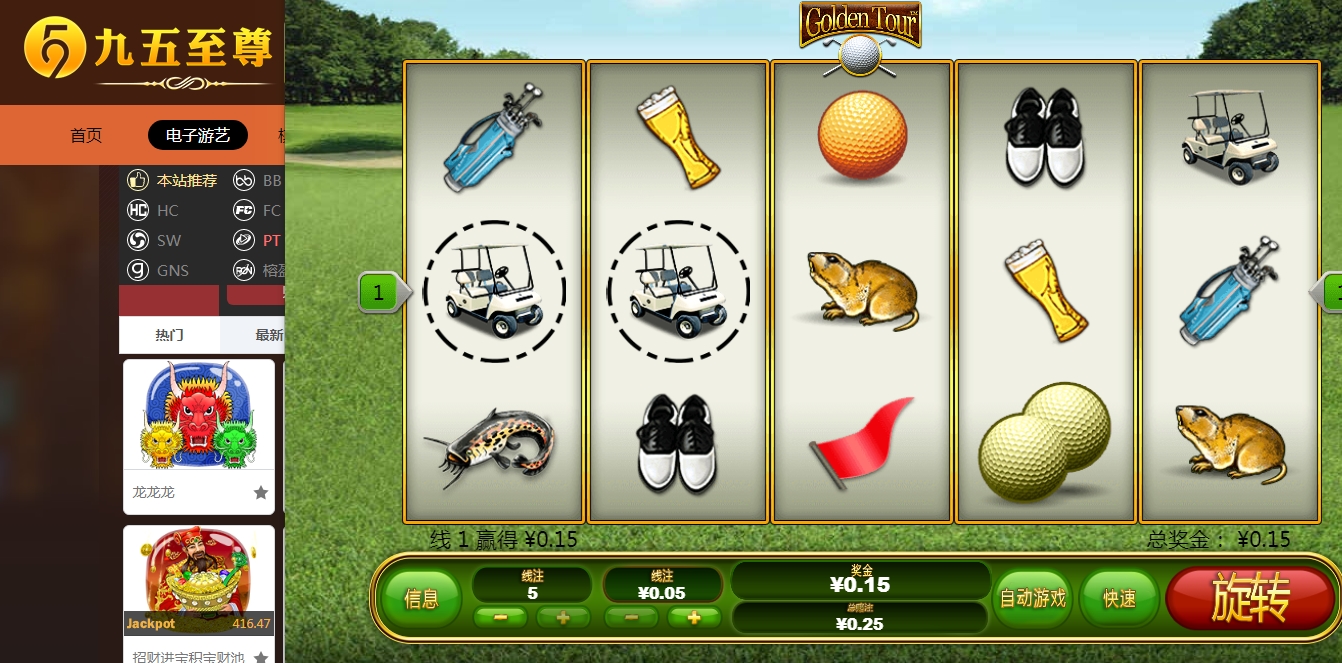Open the 信息 info paytable
This screenshot has width=1342, height=663.
coord(421,599)
